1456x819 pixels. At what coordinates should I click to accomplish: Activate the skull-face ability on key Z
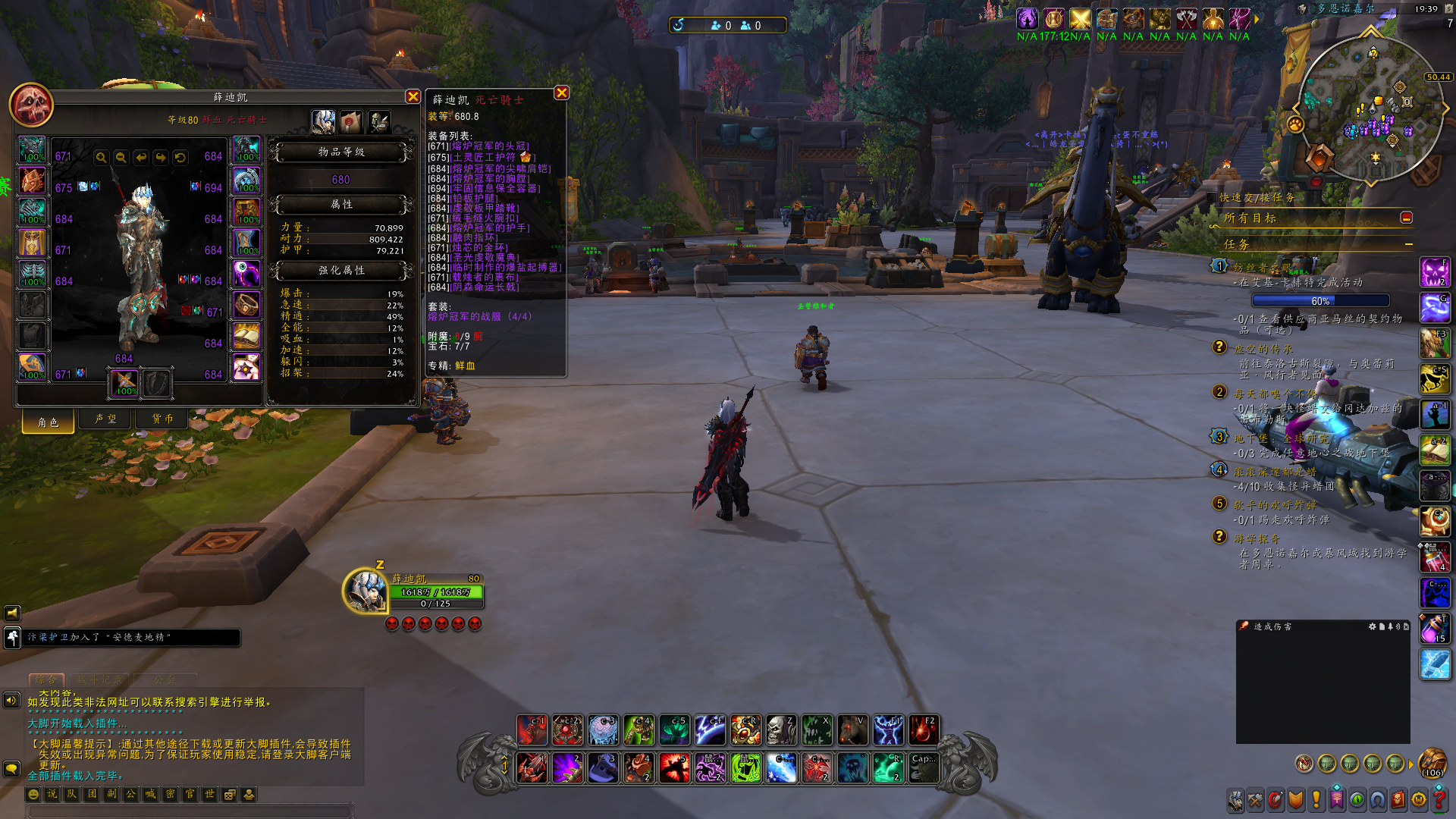click(x=780, y=730)
